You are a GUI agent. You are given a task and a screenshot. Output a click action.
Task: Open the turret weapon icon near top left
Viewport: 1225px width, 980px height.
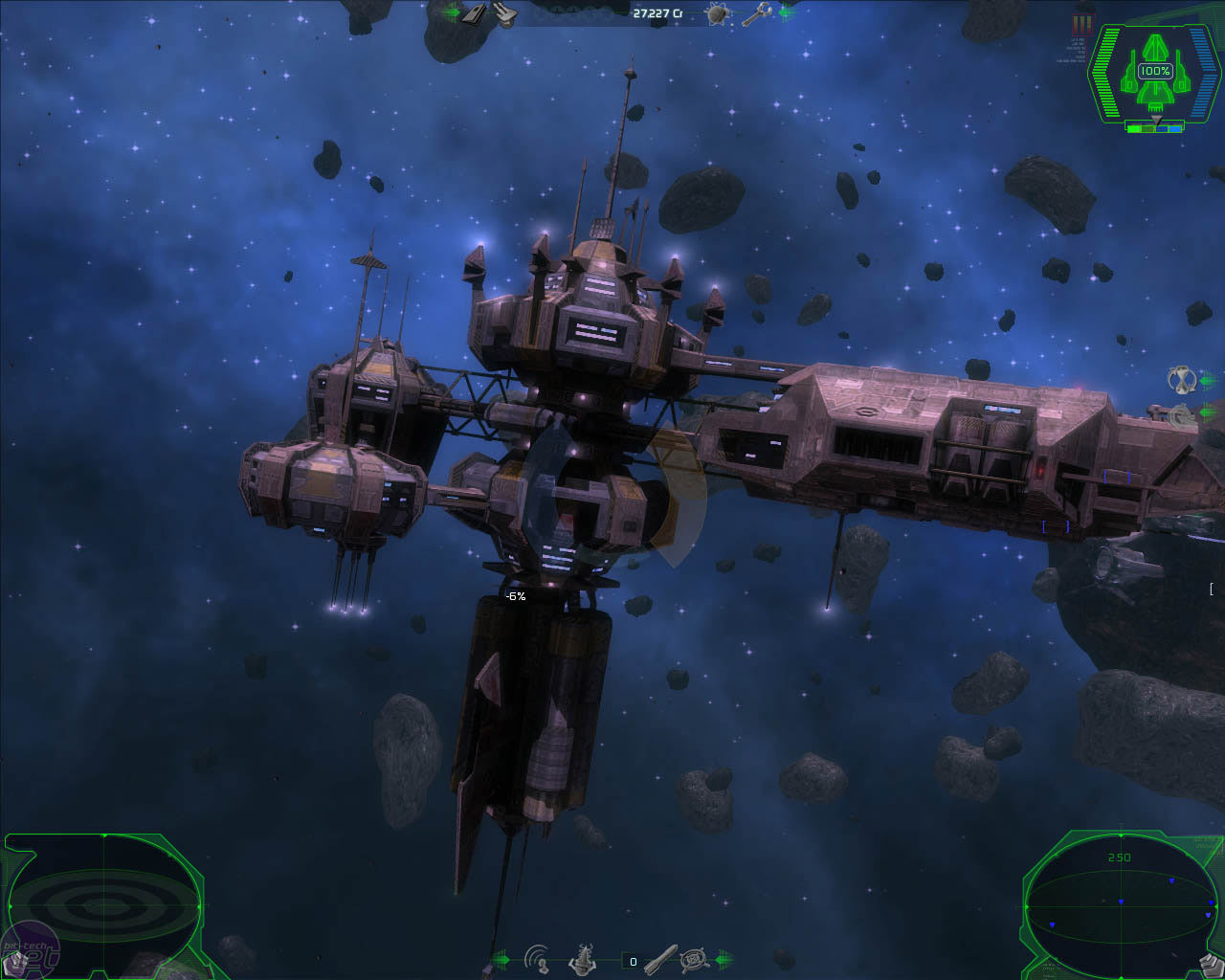504,13
